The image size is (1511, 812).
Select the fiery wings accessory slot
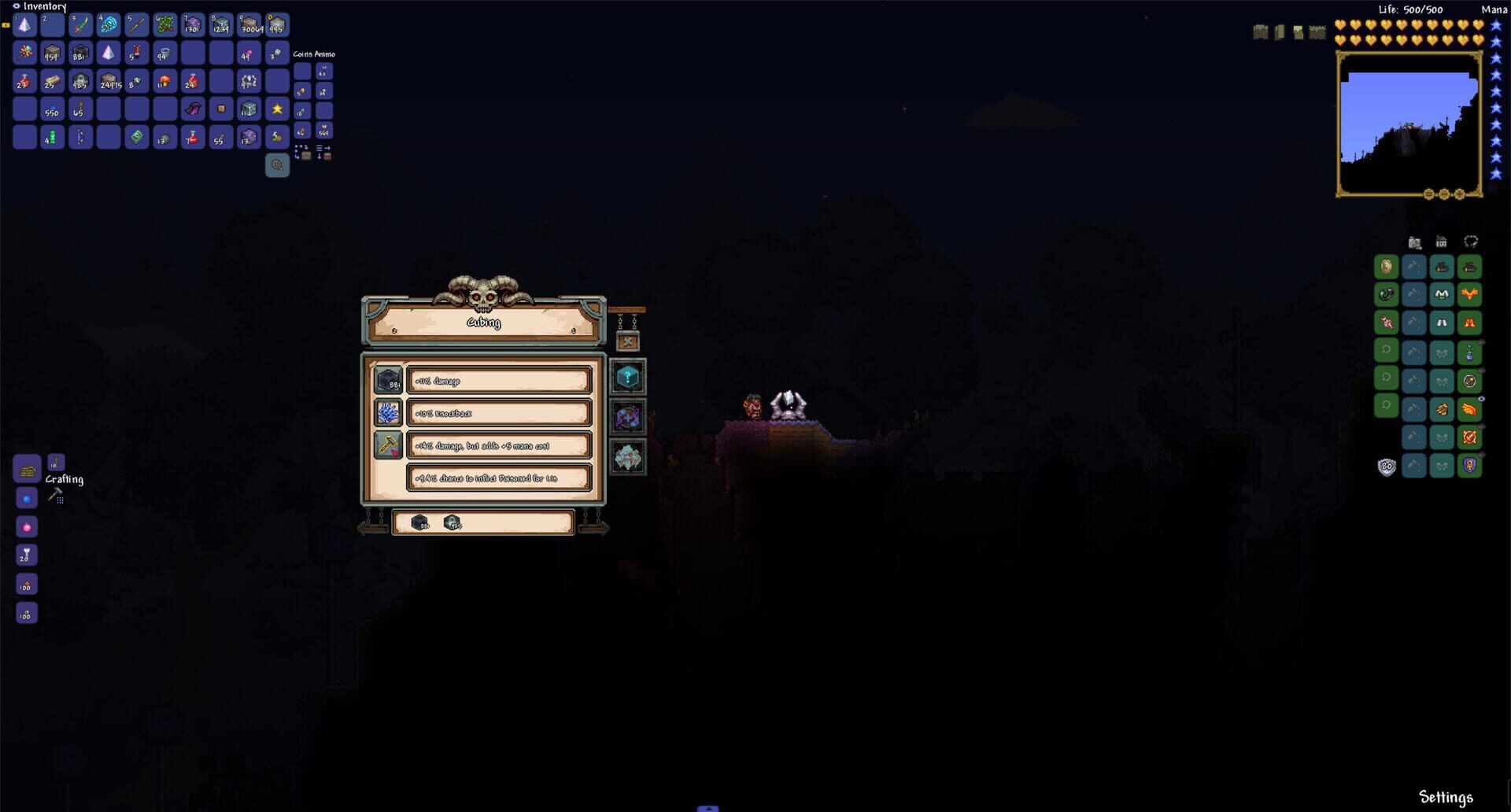tap(1469, 409)
